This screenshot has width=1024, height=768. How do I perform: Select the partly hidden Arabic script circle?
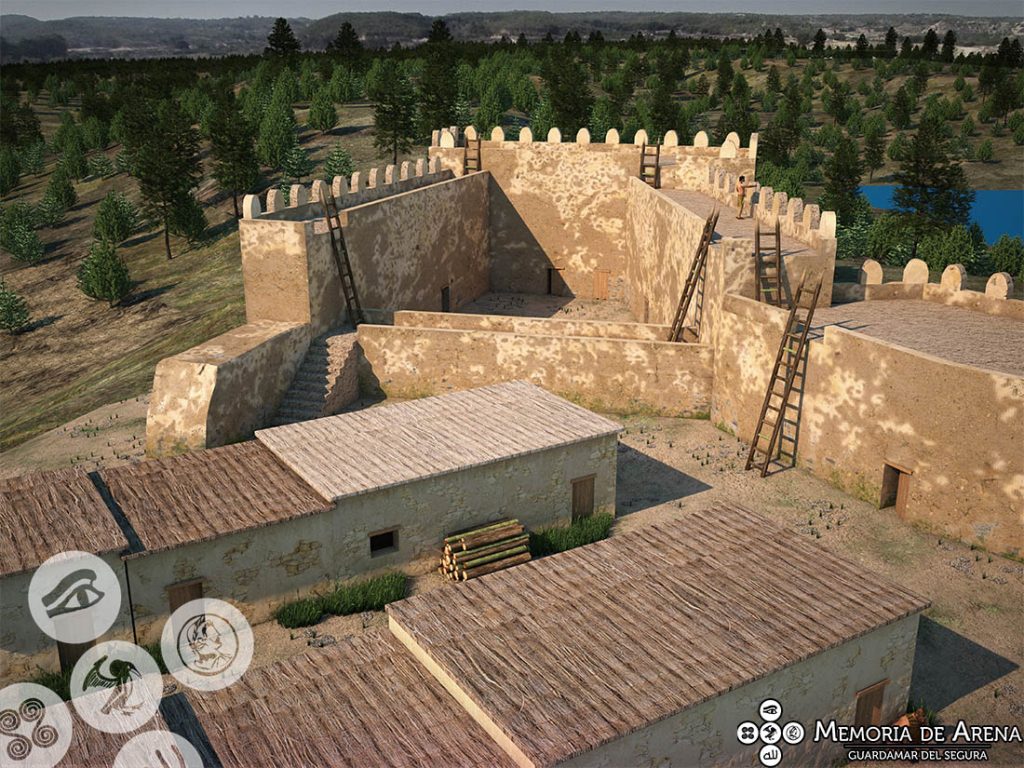point(158,752)
